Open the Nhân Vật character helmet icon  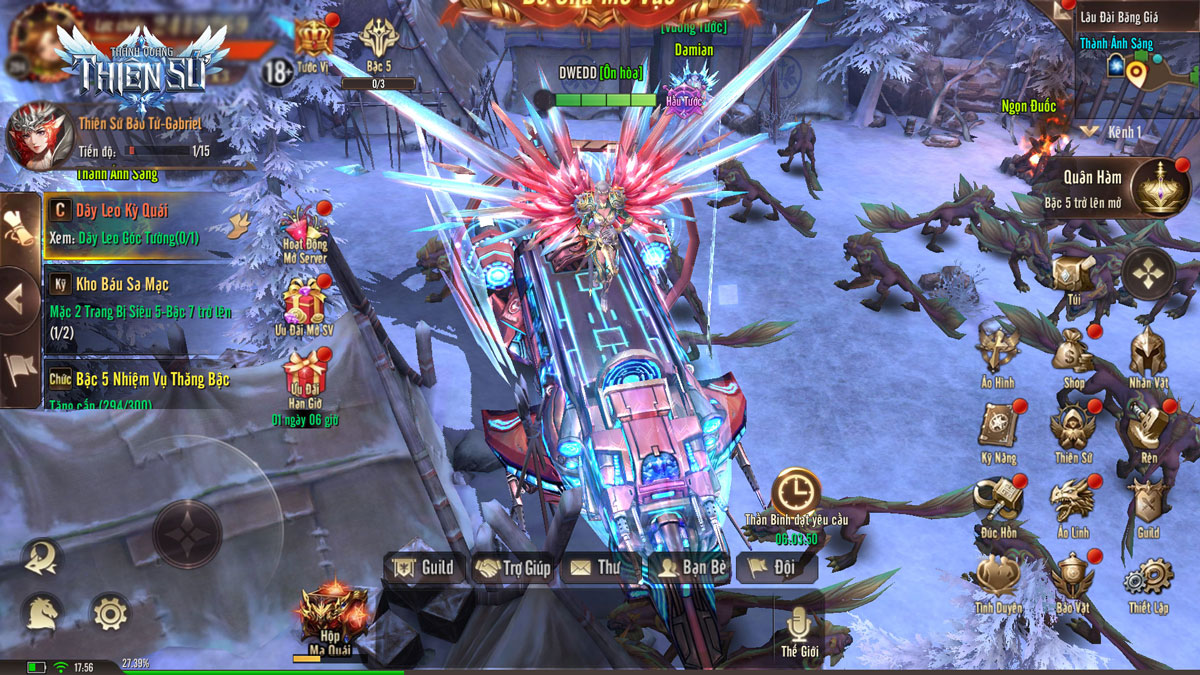1148,352
